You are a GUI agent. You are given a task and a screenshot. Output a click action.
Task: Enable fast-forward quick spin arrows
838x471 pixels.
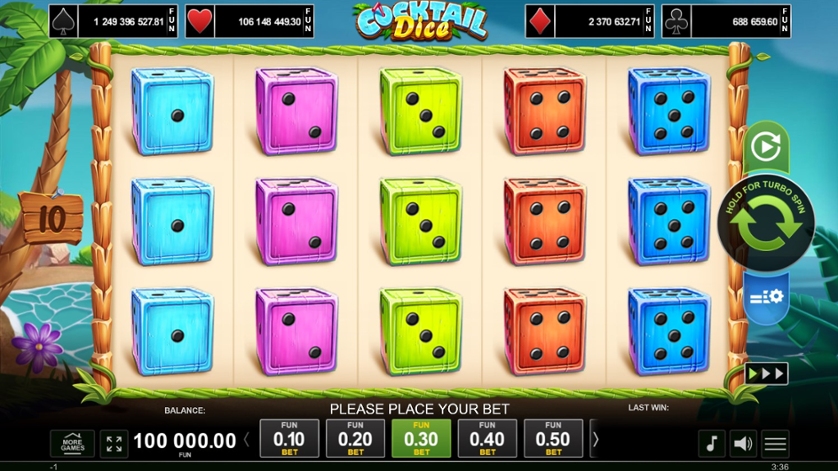tap(767, 374)
